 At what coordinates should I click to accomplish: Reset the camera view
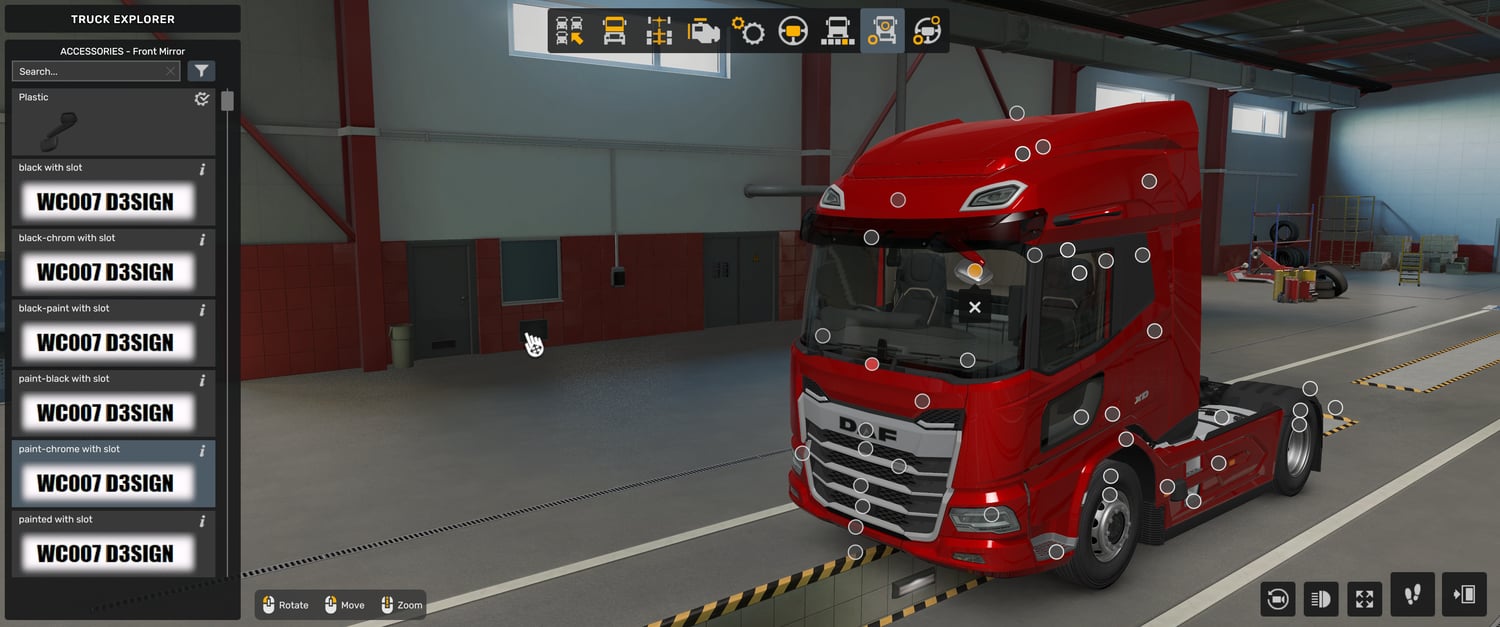click(1277, 599)
